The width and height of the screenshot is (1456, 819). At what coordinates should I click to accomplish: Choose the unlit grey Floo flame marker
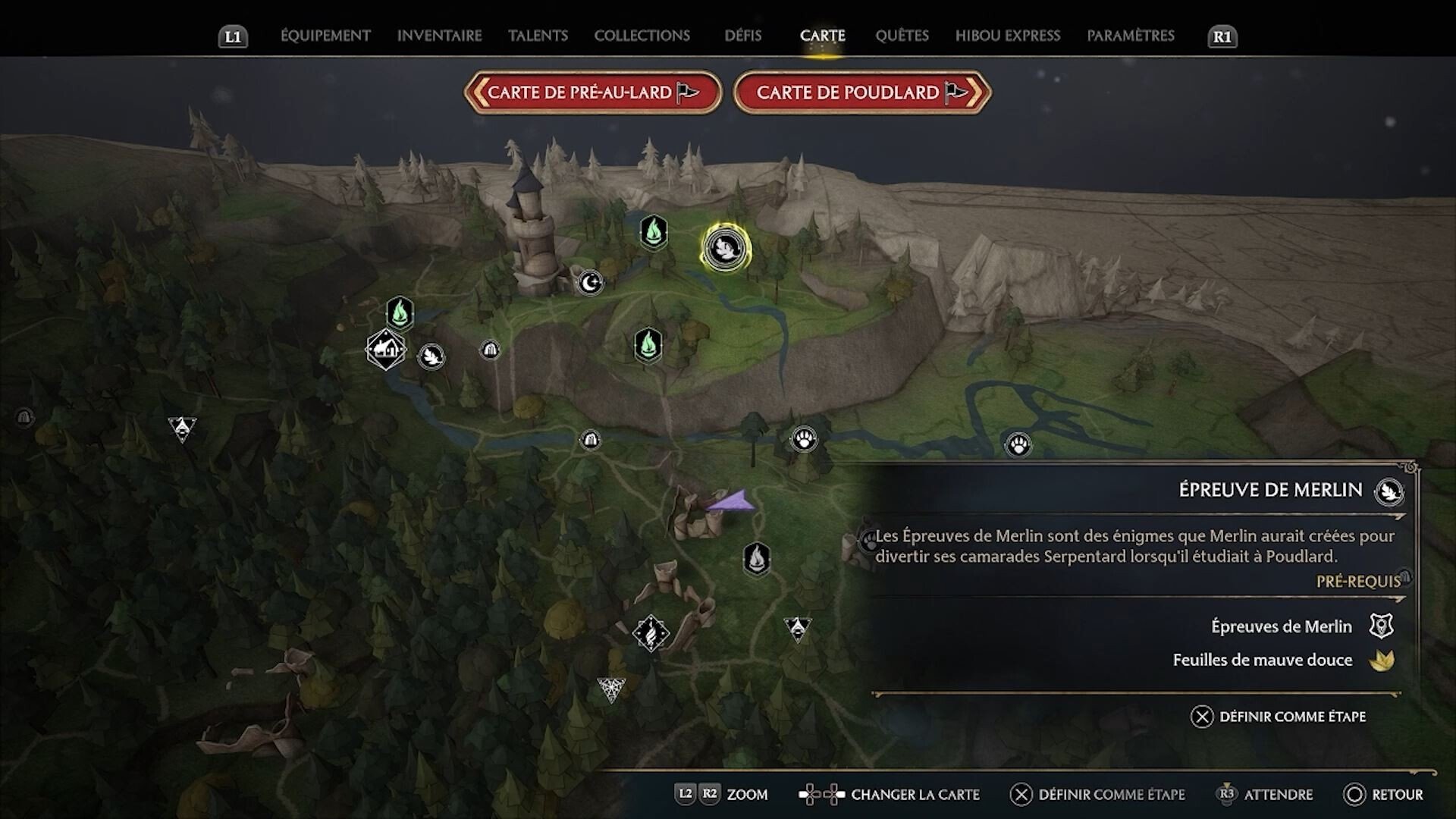coord(756,559)
